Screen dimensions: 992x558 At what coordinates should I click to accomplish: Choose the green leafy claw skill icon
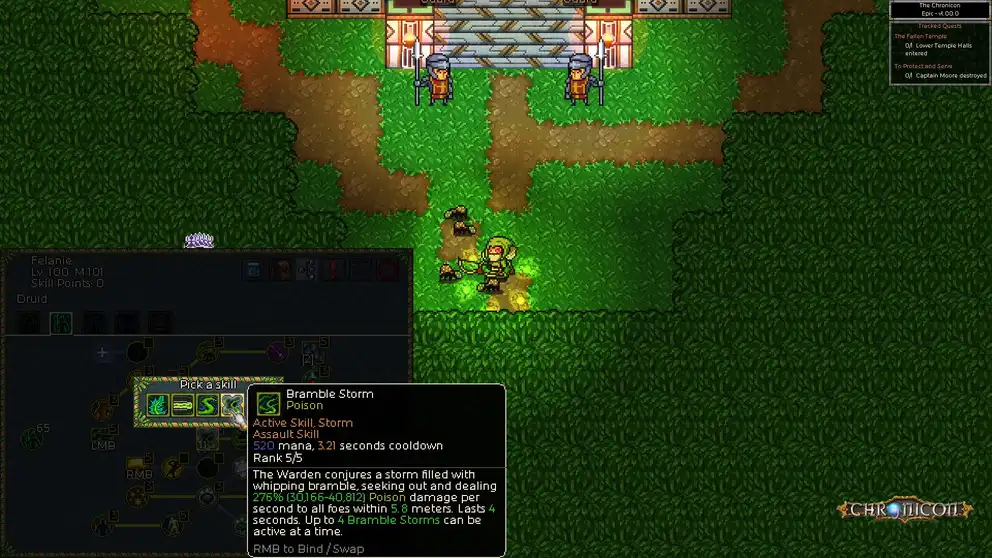[158, 405]
